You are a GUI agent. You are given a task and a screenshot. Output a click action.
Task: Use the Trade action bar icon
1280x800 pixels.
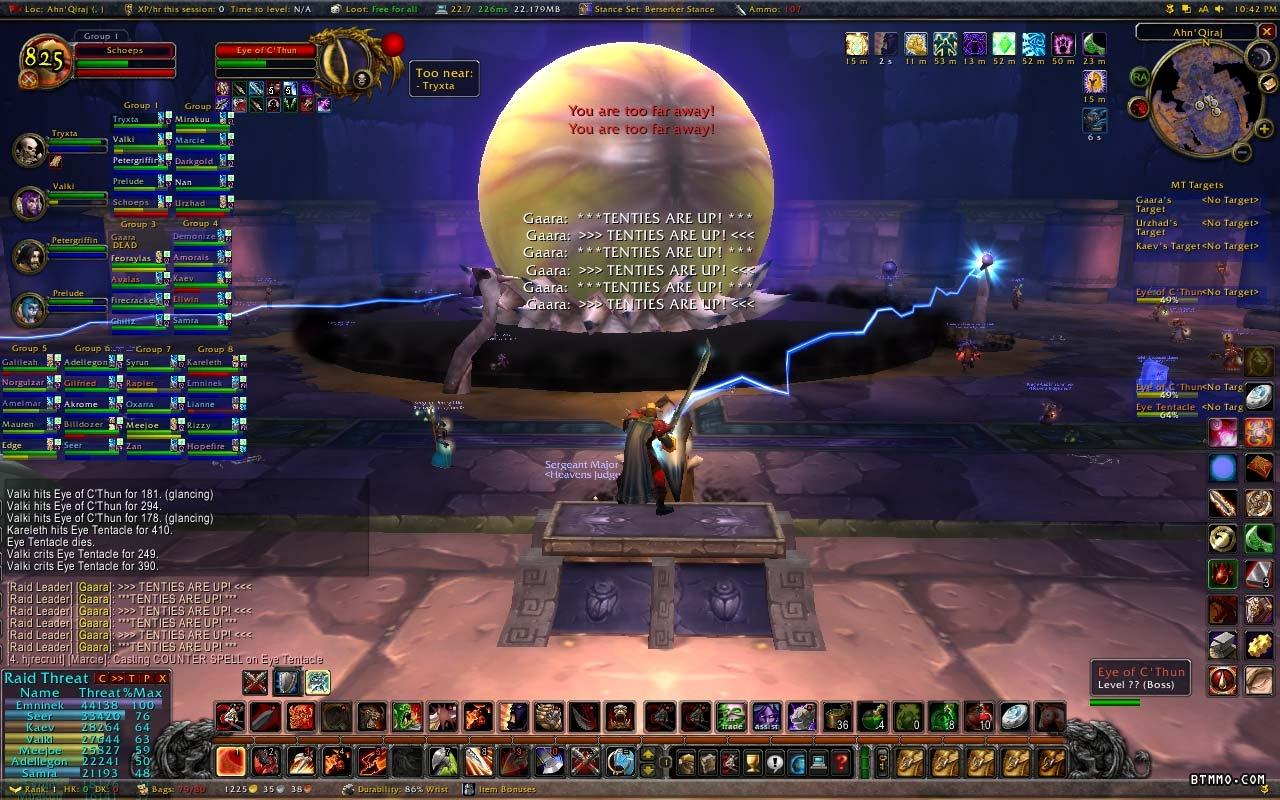[x=731, y=716]
